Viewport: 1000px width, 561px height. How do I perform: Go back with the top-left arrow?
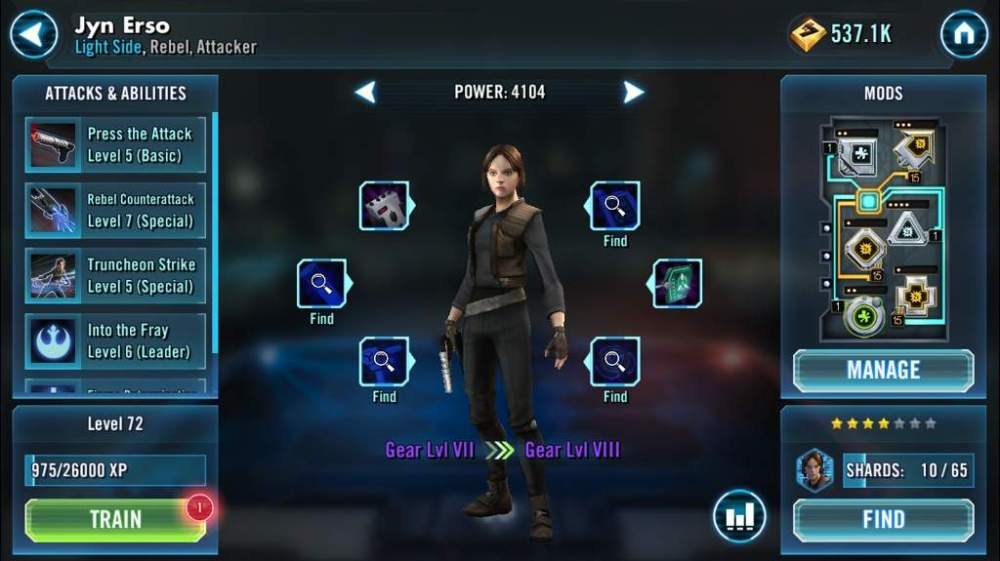pyautogui.click(x=33, y=35)
